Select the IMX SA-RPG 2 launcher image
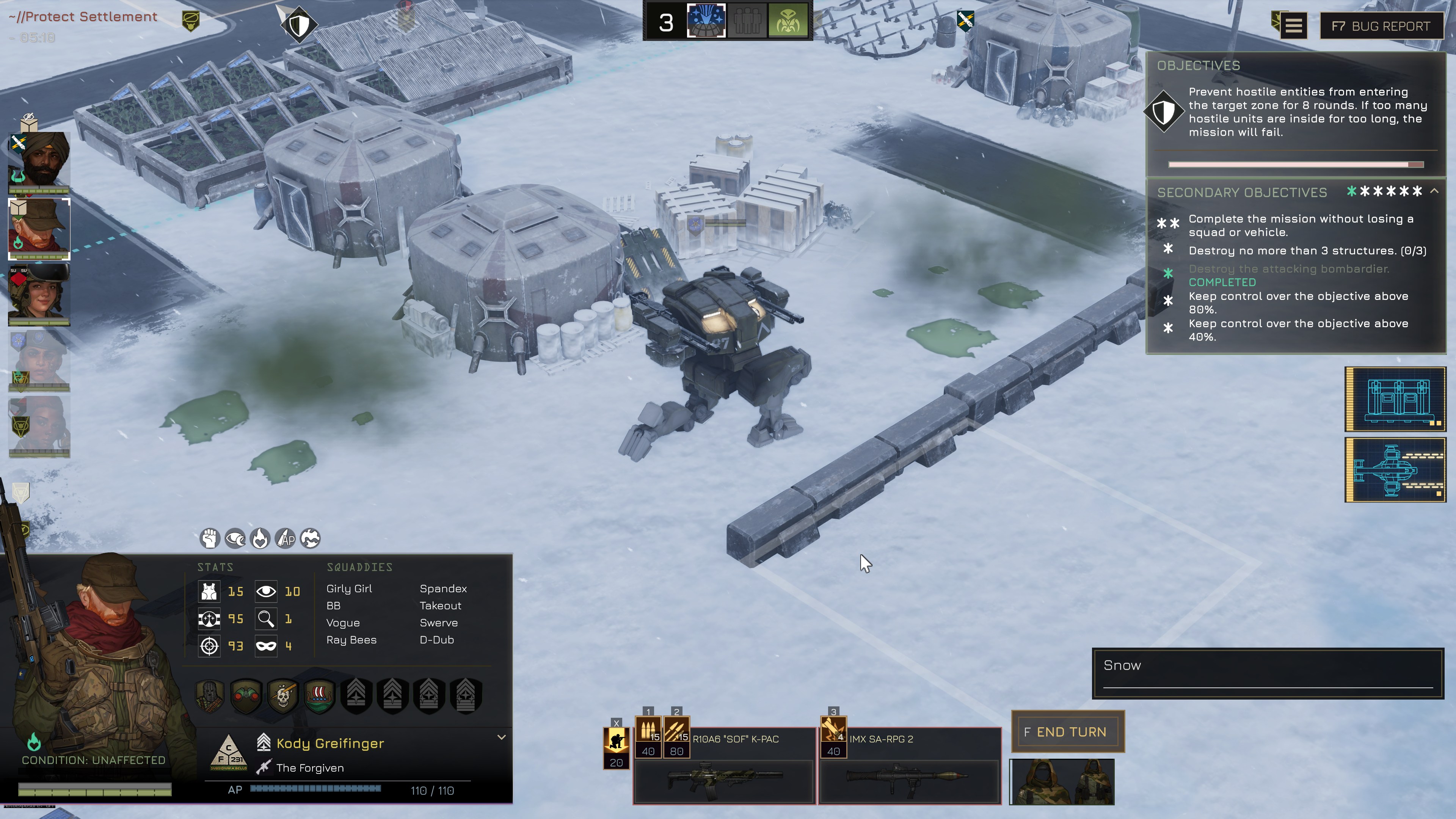1456x819 pixels. [909, 780]
